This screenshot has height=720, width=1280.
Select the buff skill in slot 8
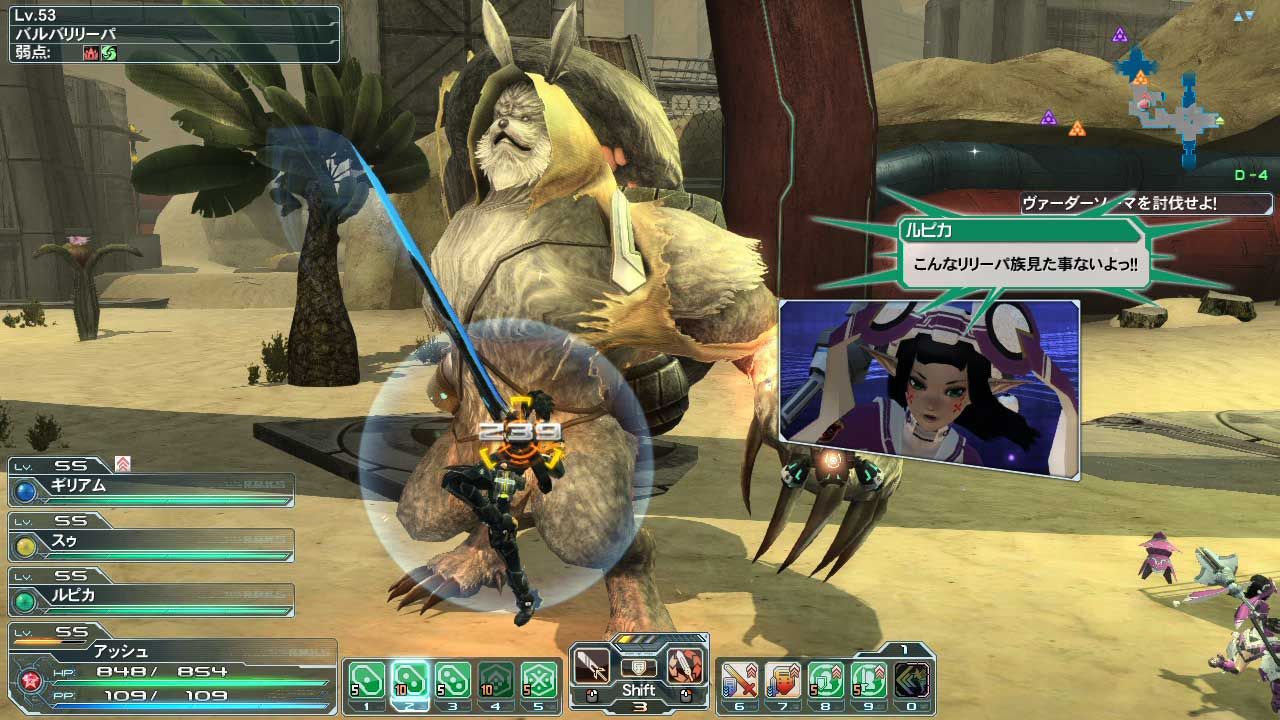tap(825, 679)
